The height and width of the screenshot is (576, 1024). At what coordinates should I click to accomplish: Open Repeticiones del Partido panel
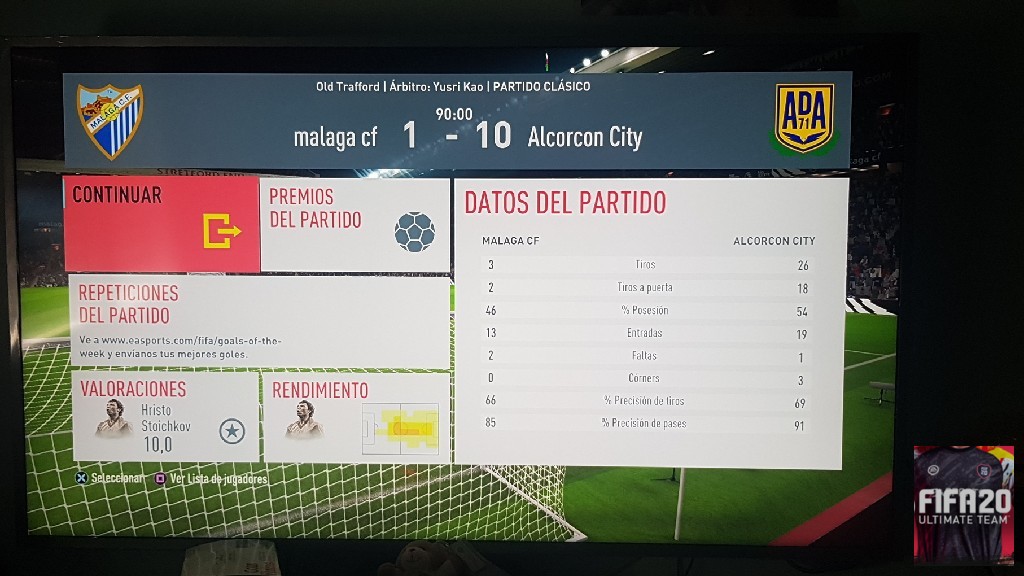pos(262,322)
